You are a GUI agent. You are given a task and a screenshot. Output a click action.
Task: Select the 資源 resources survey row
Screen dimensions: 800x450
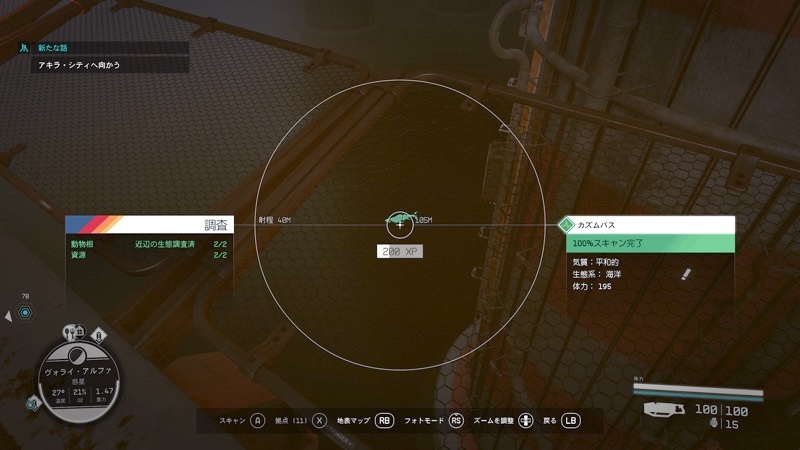pyautogui.click(x=149, y=255)
